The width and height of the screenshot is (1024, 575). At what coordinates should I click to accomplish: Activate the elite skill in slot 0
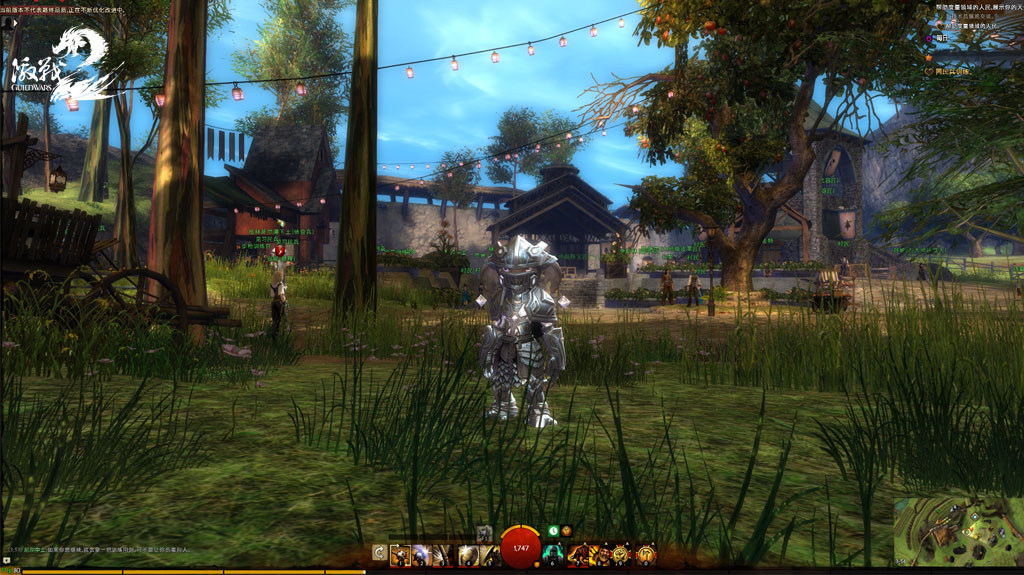[x=646, y=553]
